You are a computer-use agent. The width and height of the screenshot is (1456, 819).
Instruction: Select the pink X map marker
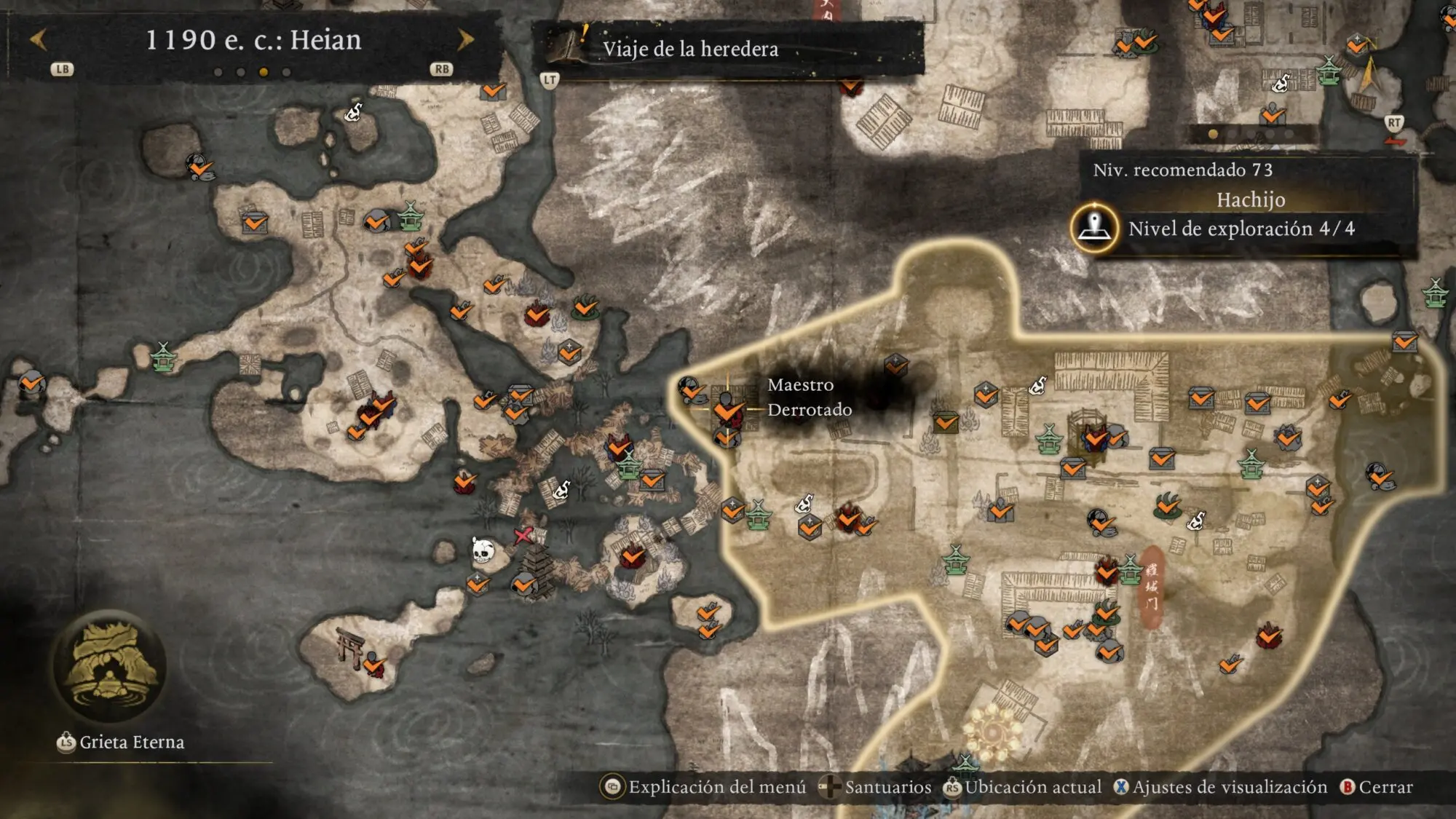point(523,536)
